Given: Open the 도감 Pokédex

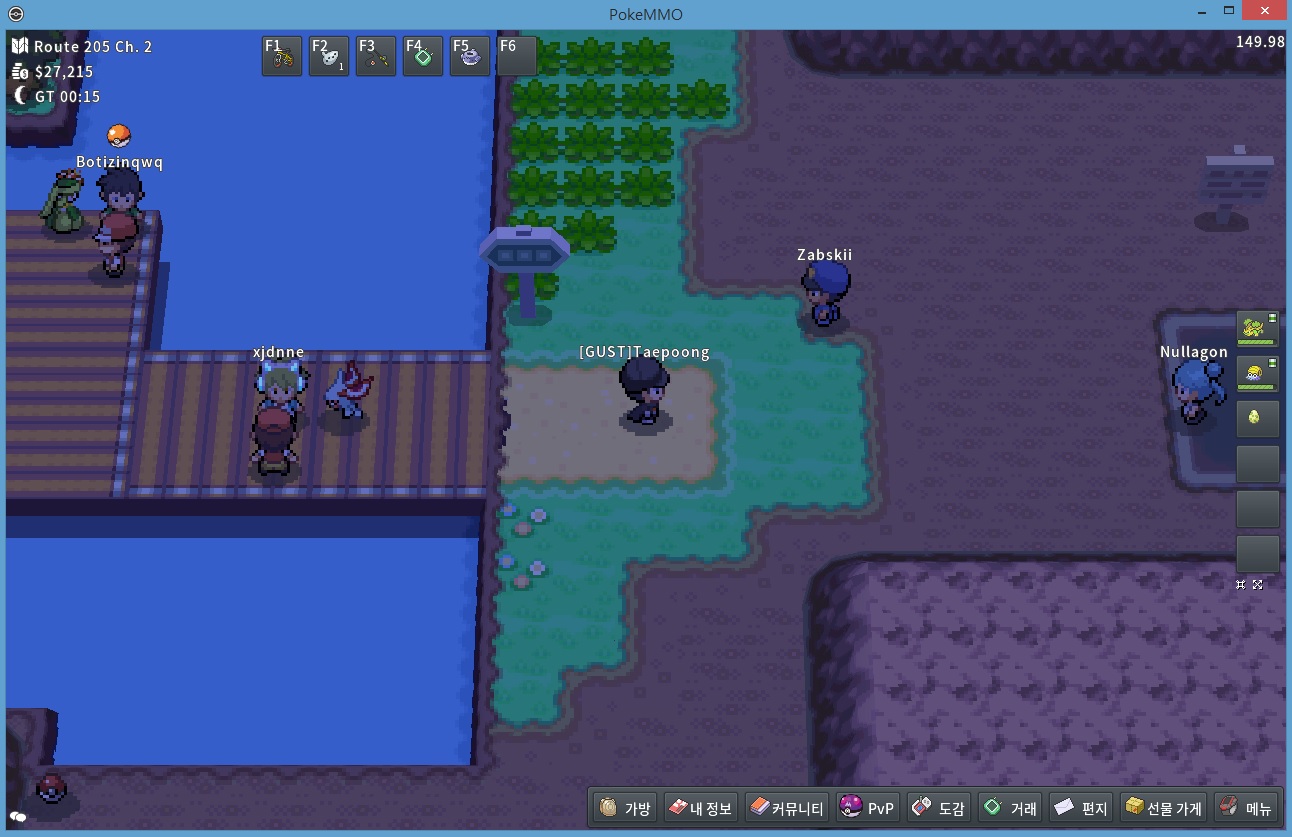Looking at the screenshot, I should (x=939, y=807).
